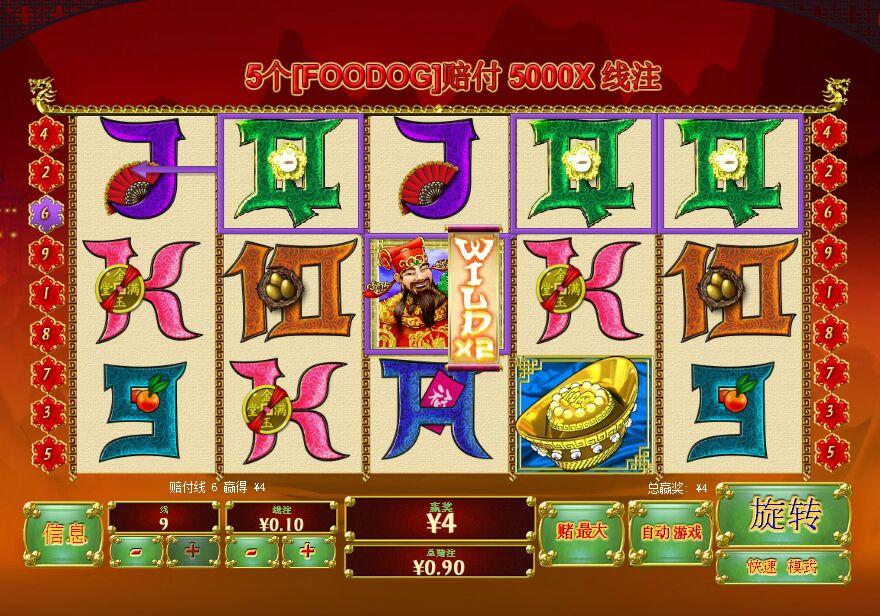This screenshot has width=880, height=616.
Task: Select the 赌最大 max bet button
Action: 581,532
